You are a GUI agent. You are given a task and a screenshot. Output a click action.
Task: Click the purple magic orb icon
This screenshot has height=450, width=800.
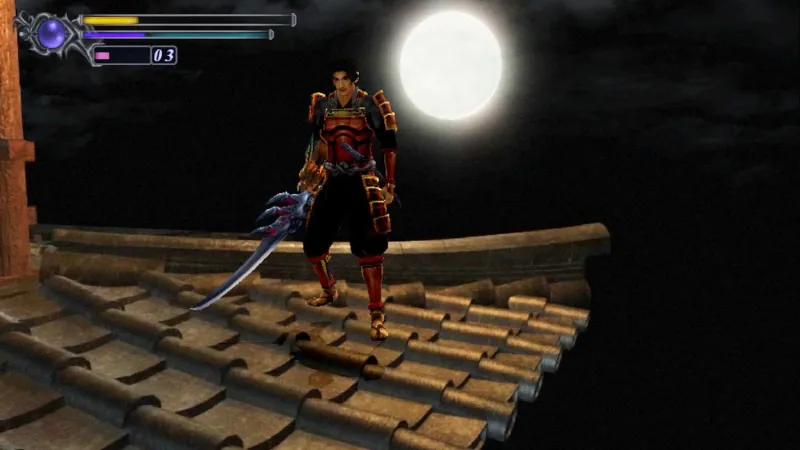pyautogui.click(x=52, y=34)
